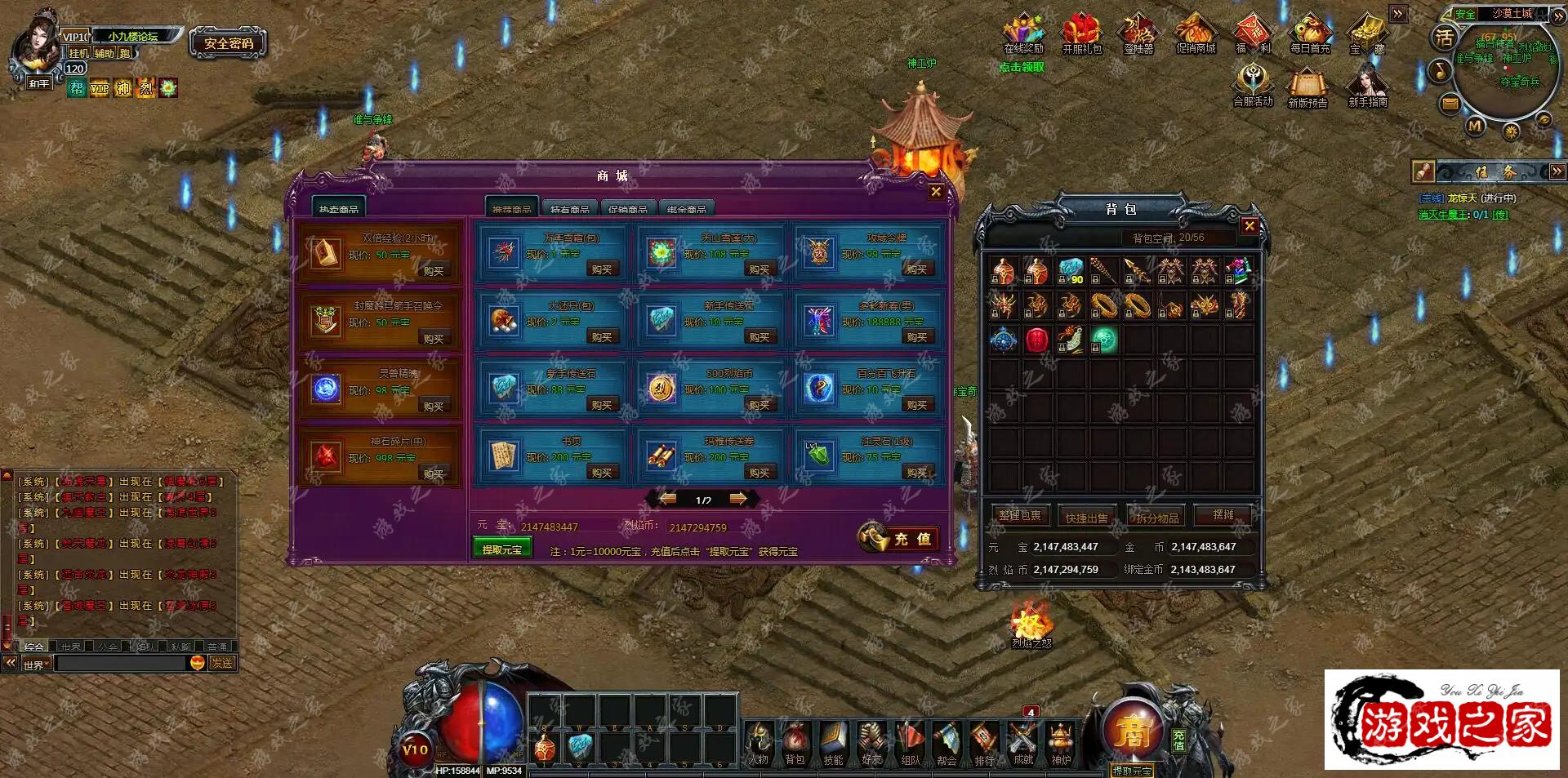
Task: Open the 技能 skills menu icon
Action: (833, 743)
